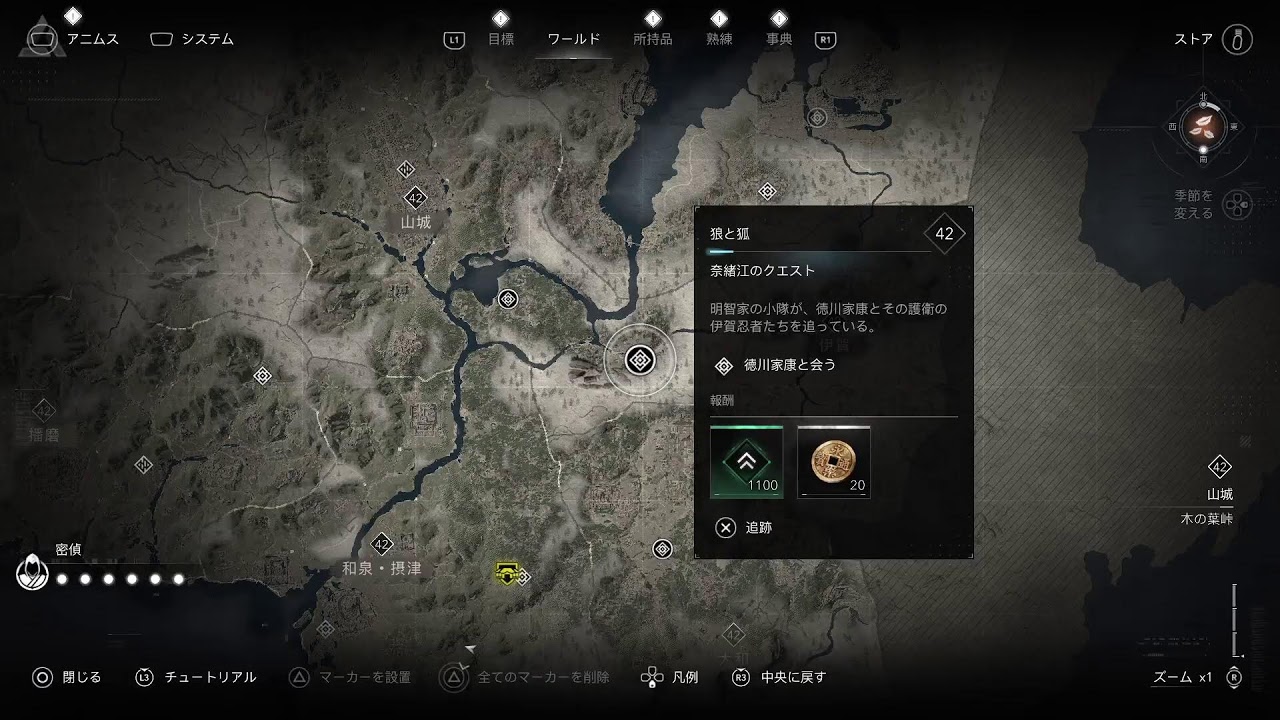Click the gold coin reward tile
The width and height of the screenshot is (1280, 720).
click(x=834, y=462)
